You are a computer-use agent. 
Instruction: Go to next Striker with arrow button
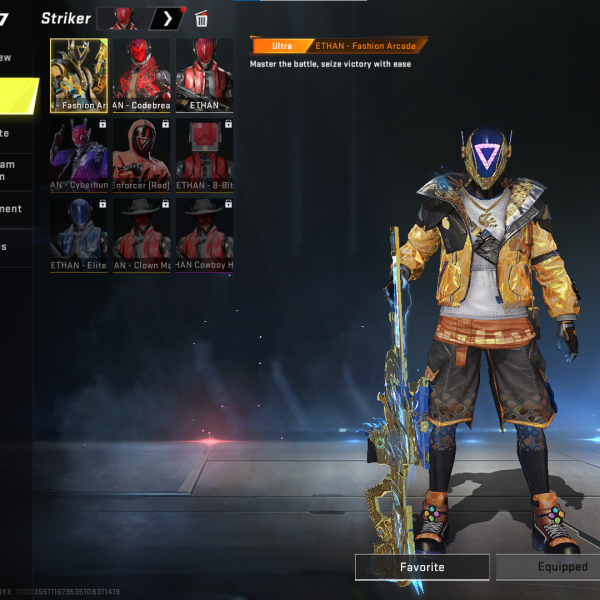167,18
